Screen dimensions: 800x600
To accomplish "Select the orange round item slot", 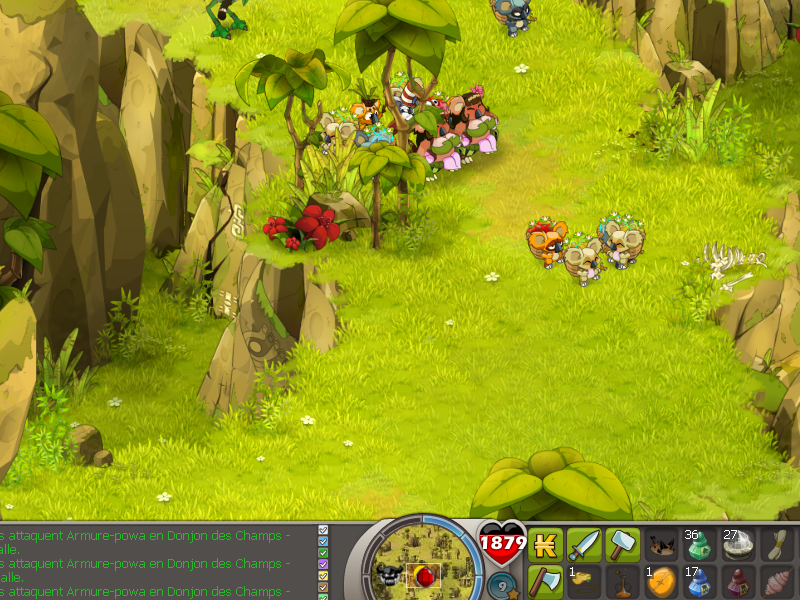I will tap(660, 581).
